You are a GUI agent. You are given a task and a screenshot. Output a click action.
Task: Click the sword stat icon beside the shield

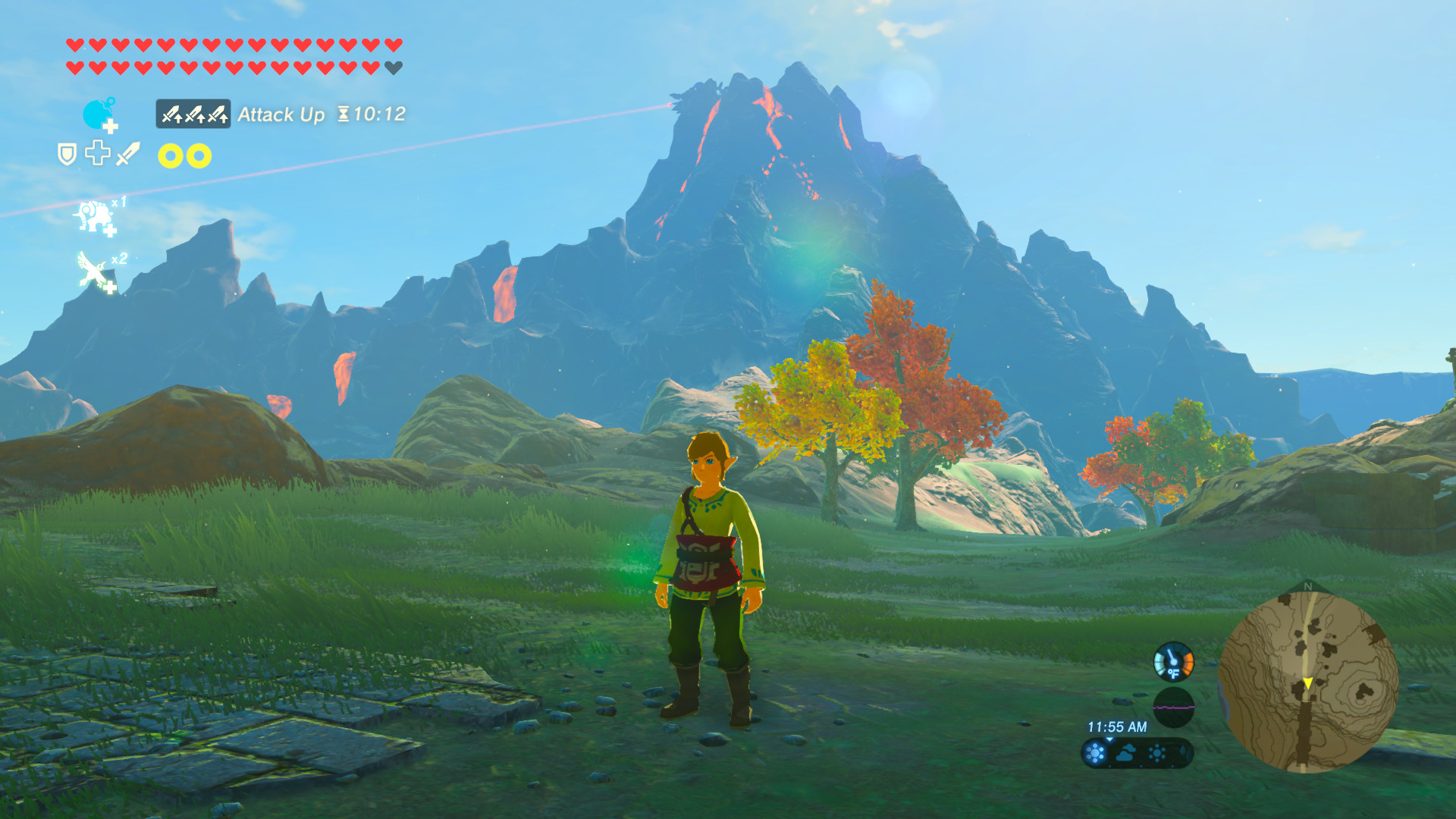click(127, 154)
